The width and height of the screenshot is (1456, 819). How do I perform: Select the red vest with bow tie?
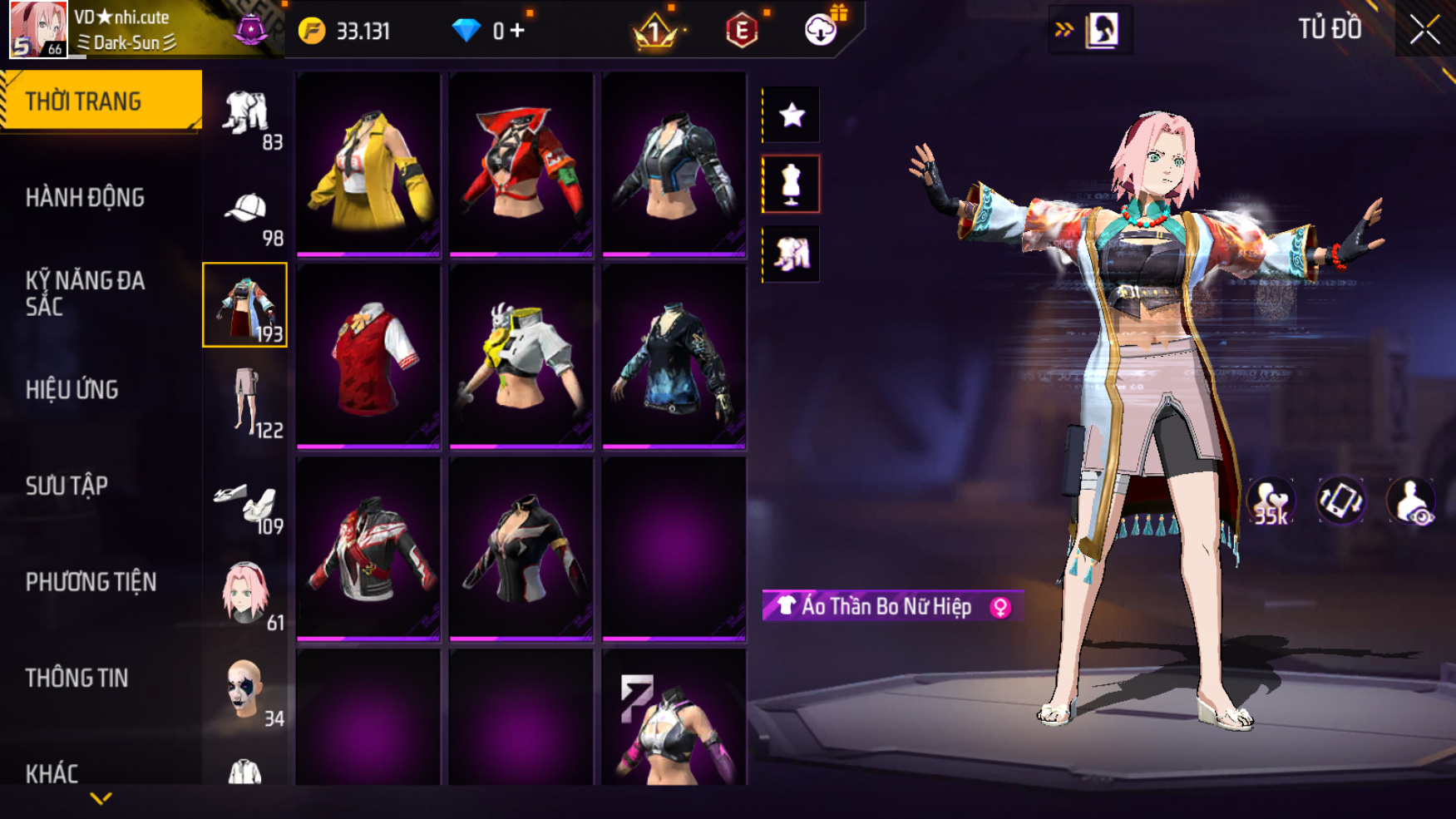(x=368, y=356)
